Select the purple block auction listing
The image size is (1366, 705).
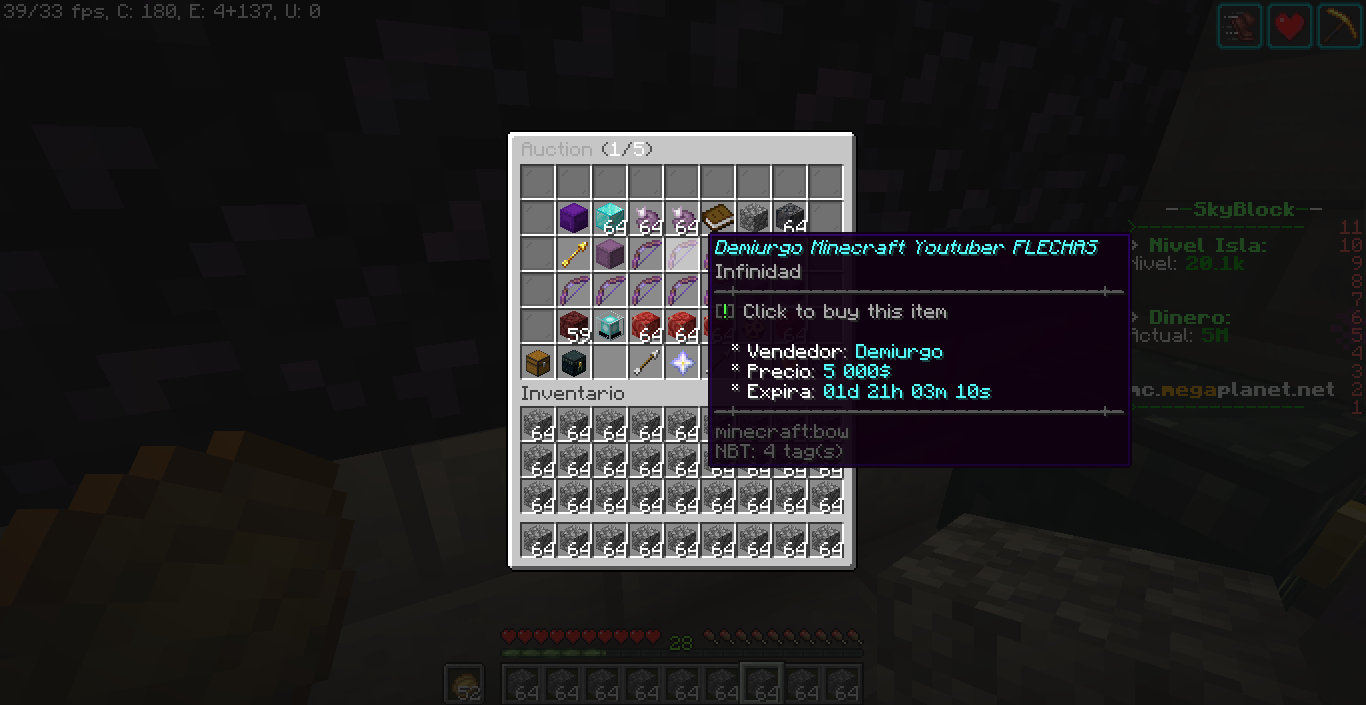click(573, 217)
